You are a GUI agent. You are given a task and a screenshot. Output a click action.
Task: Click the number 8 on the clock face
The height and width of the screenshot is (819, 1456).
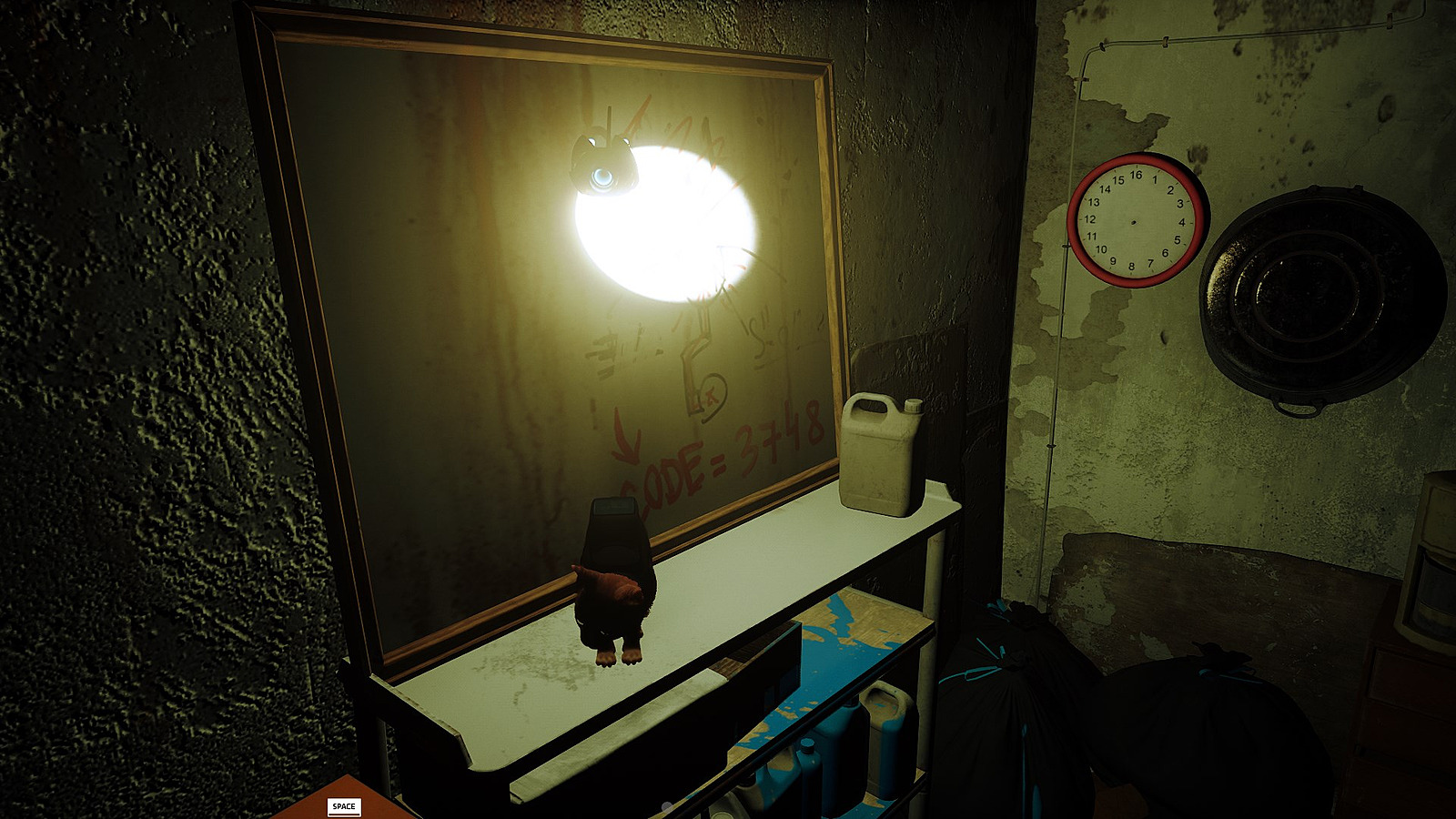tap(1131, 266)
